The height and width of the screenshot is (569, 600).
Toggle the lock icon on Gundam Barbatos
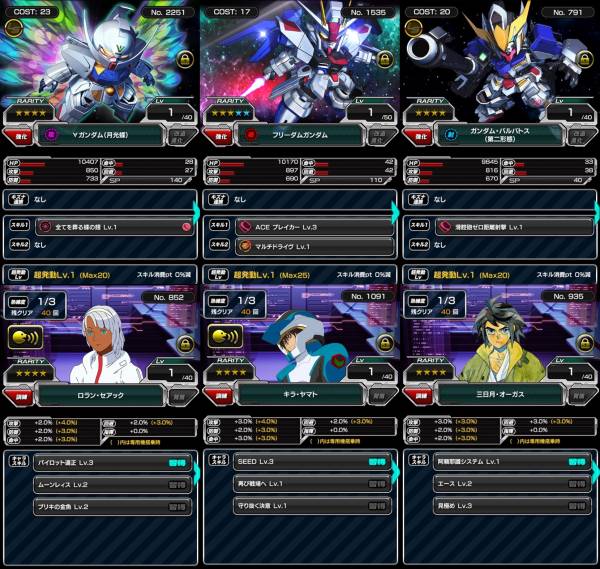tap(583, 60)
